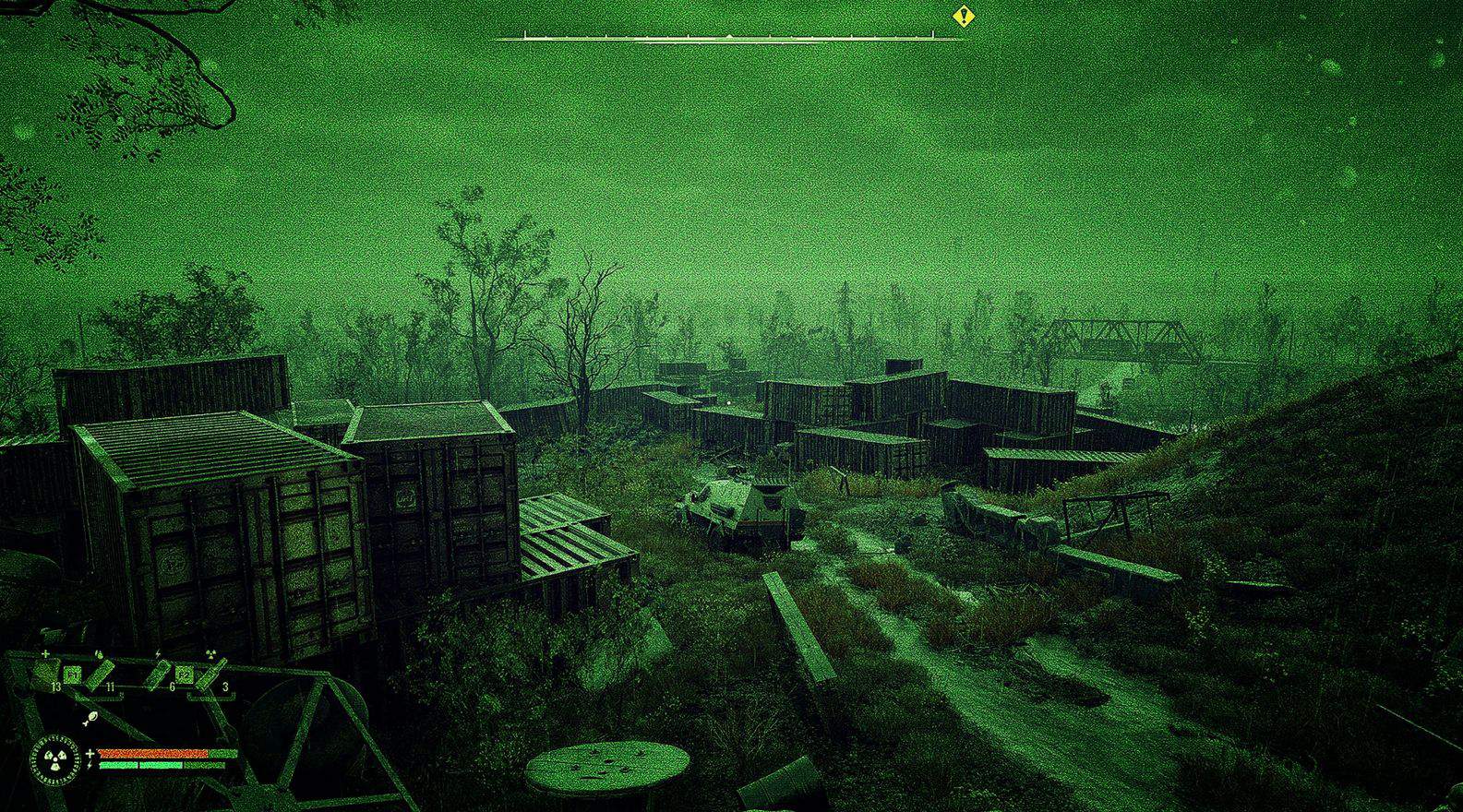Screen dimensions: 1463x812
Task: Use the anti-radiation bottle slot showing 3
Action: pyautogui.click(x=213, y=675)
